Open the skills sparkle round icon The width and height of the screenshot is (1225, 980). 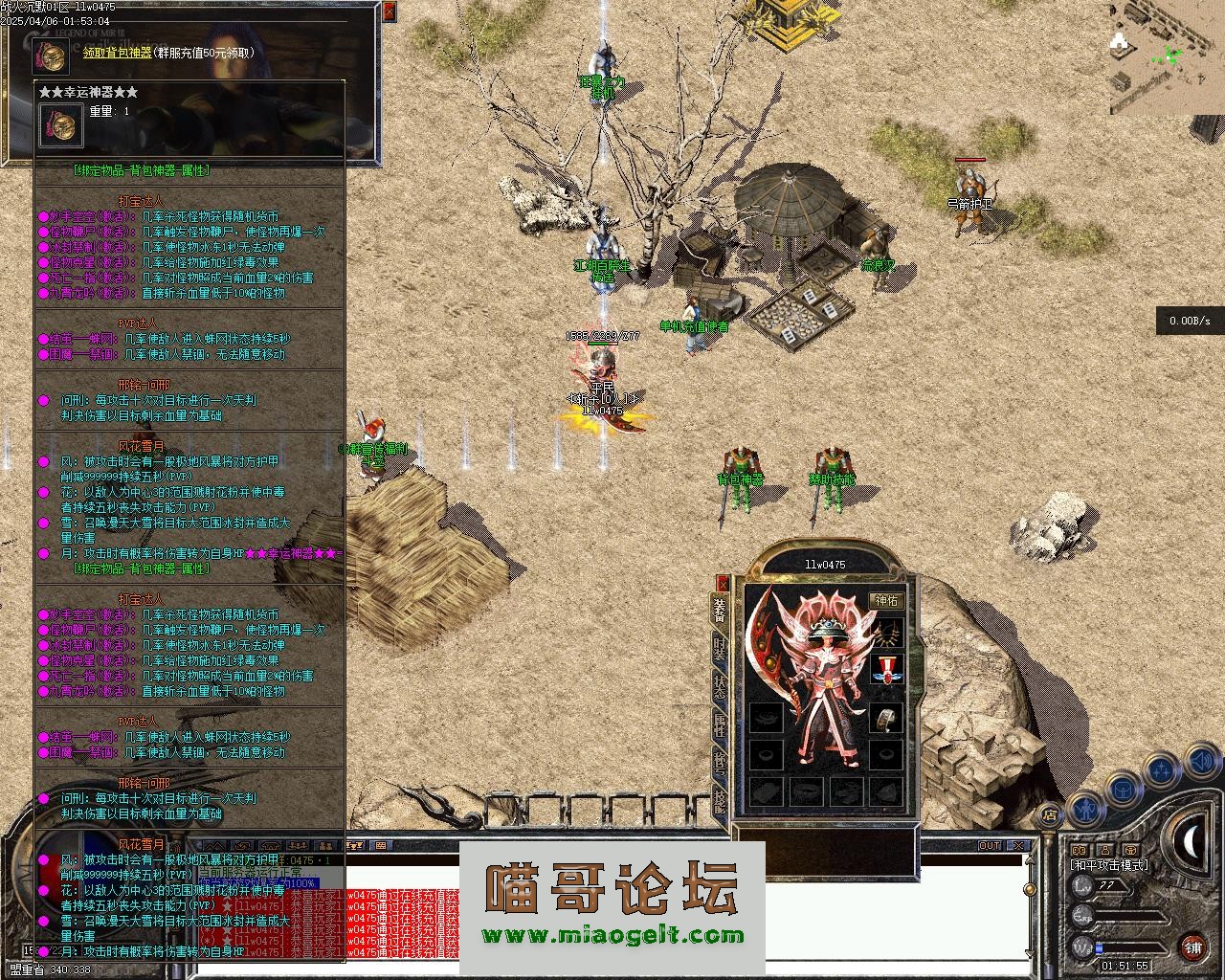pos(1161,768)
